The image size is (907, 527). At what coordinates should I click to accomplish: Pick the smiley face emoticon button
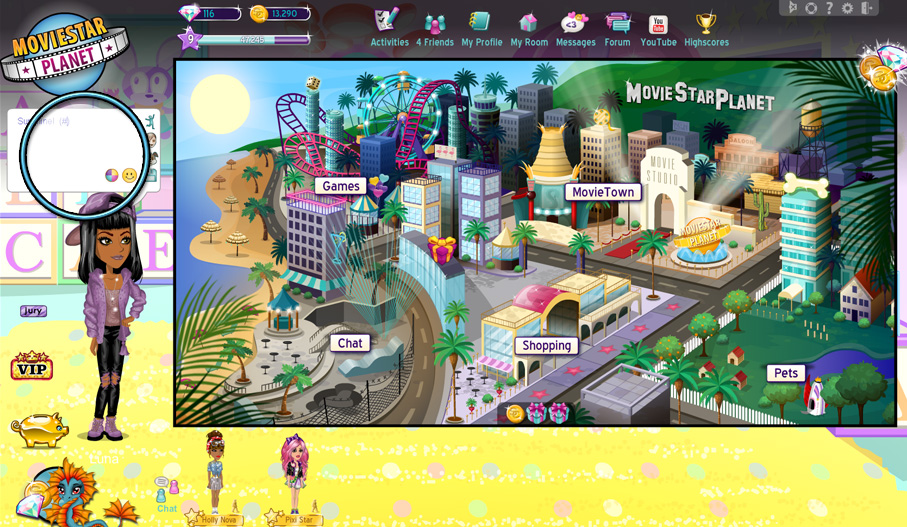(130, 176)
